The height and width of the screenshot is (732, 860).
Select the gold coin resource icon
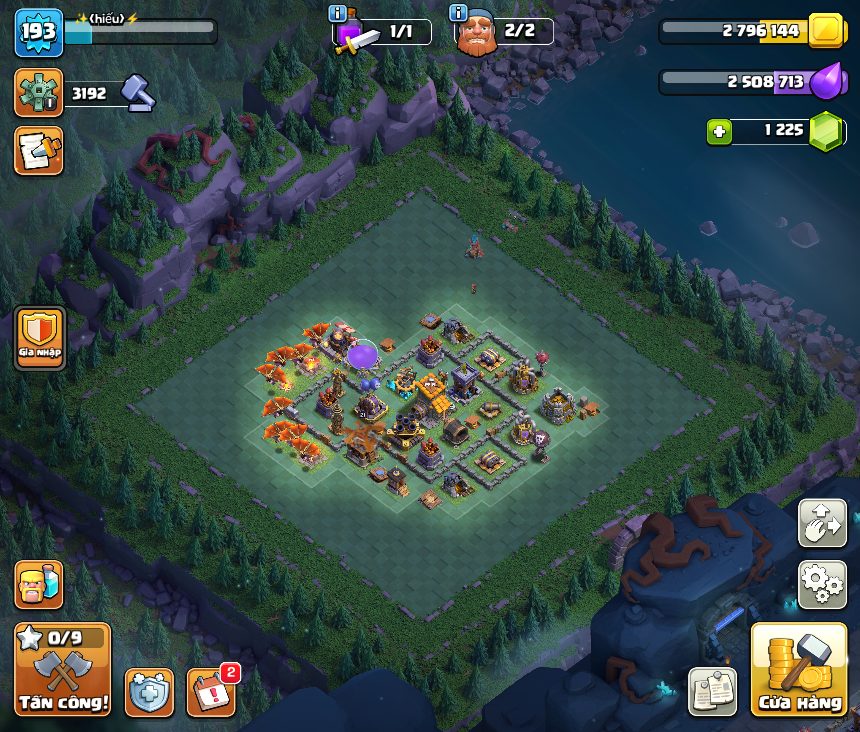828,31
